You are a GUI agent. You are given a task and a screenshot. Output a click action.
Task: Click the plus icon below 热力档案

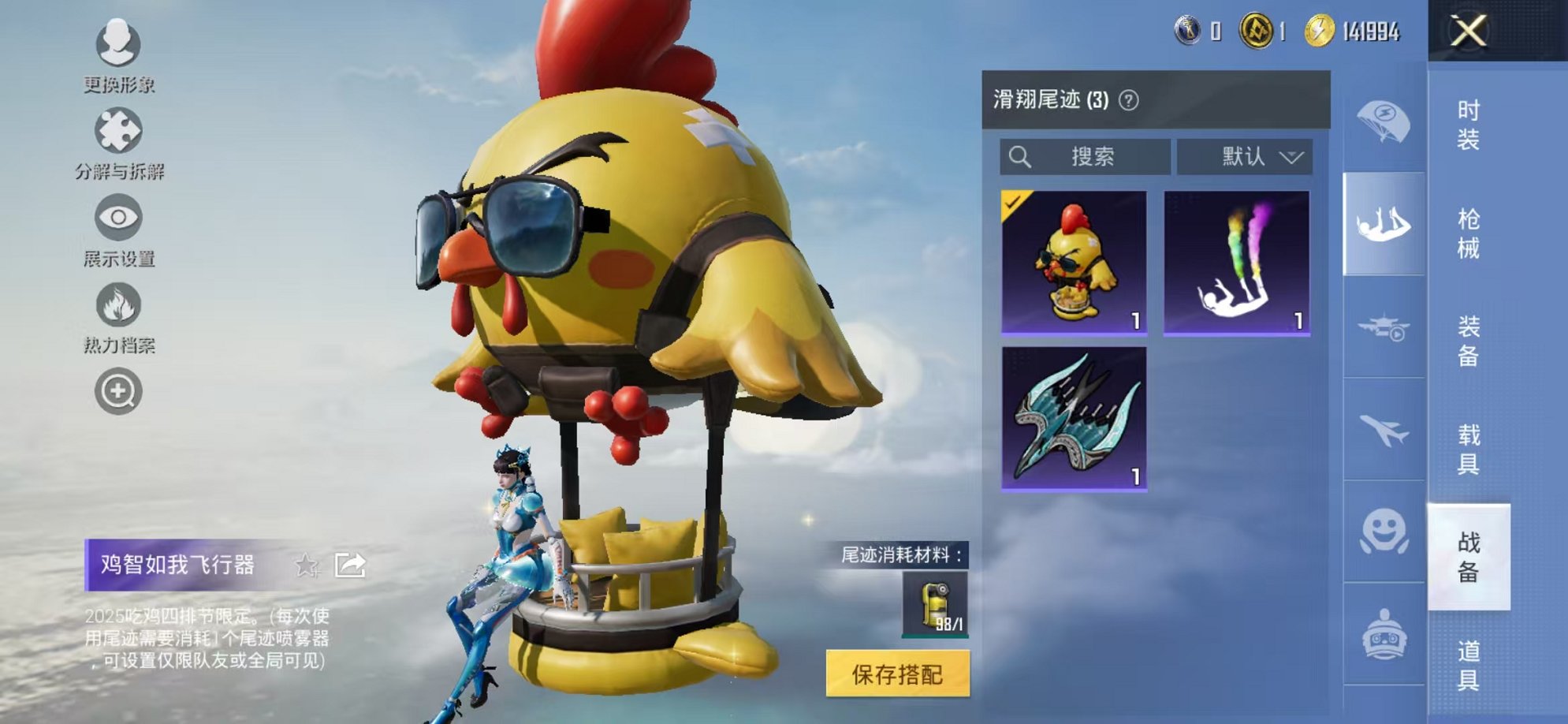click(117, 388)
